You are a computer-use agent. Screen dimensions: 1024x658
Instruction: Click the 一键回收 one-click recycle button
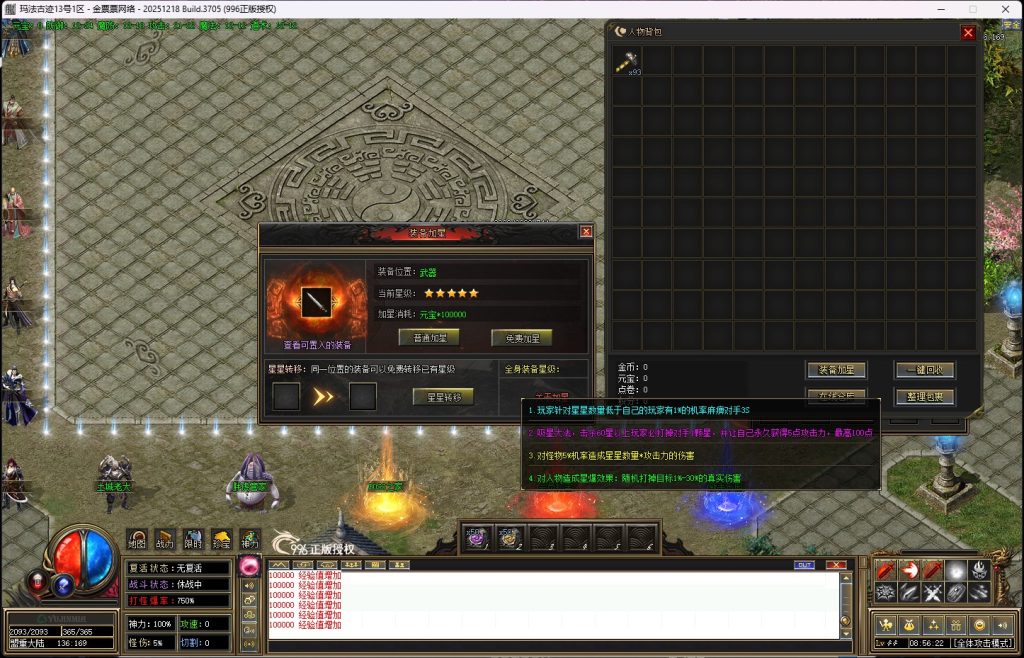point(925,370)
